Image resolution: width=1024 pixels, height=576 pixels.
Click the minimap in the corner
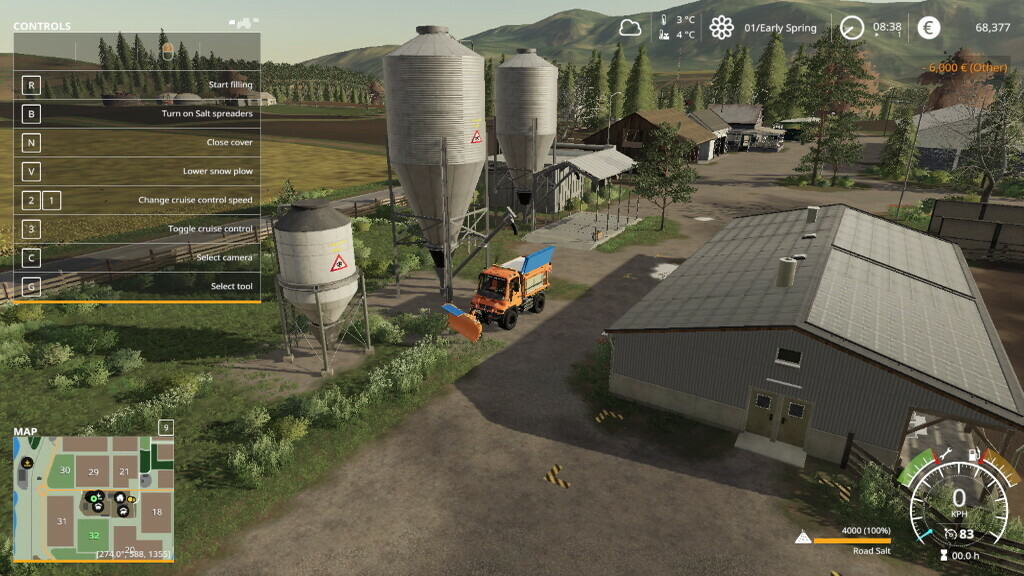pos(93,497)
